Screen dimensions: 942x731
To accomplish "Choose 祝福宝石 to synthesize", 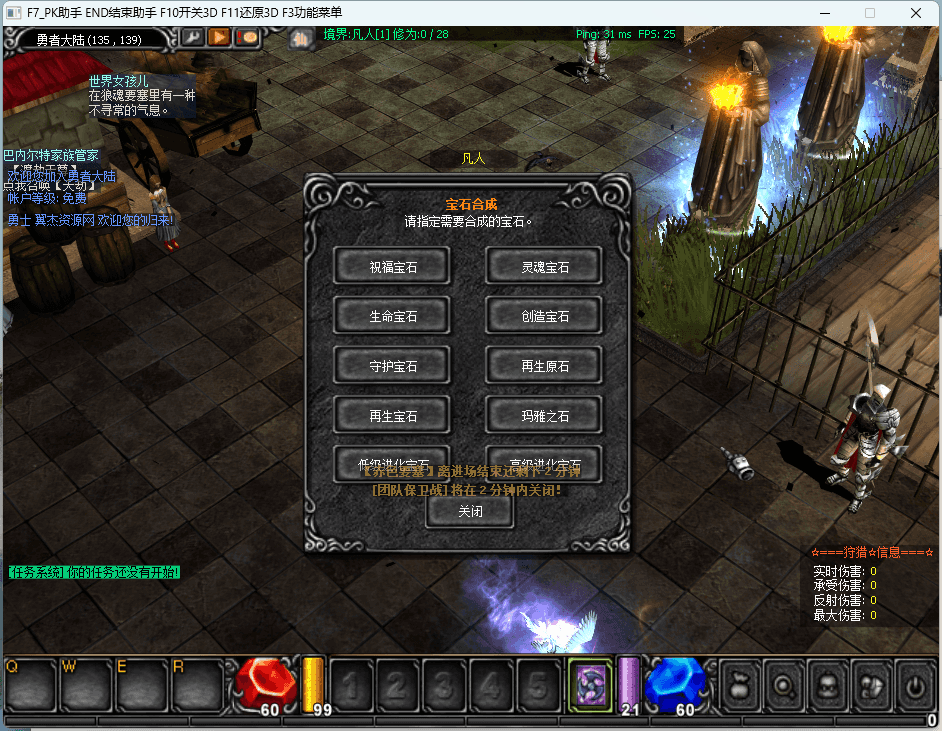I will click(392, 266).
